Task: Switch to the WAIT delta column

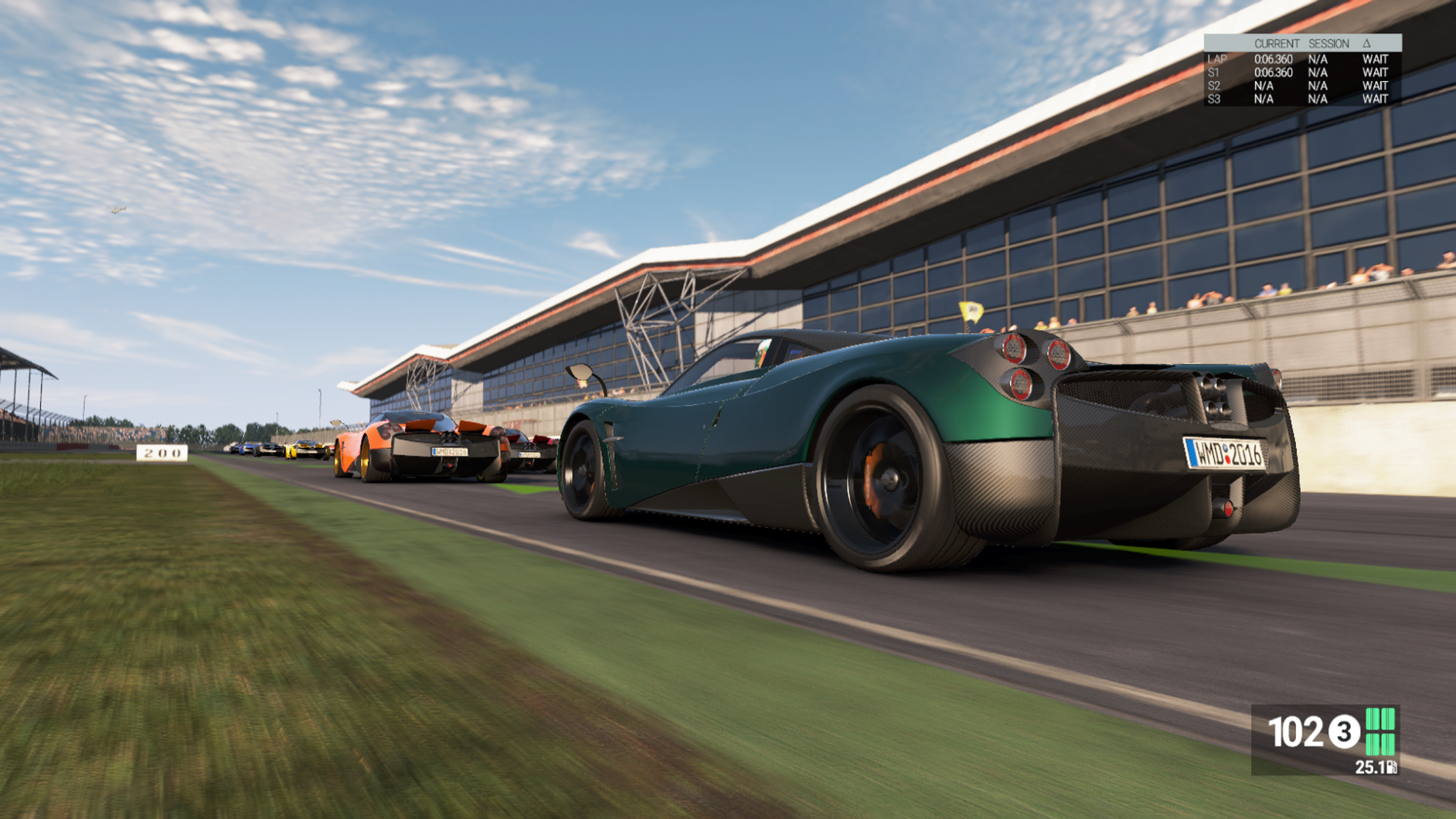Action: click(1376, 59)
